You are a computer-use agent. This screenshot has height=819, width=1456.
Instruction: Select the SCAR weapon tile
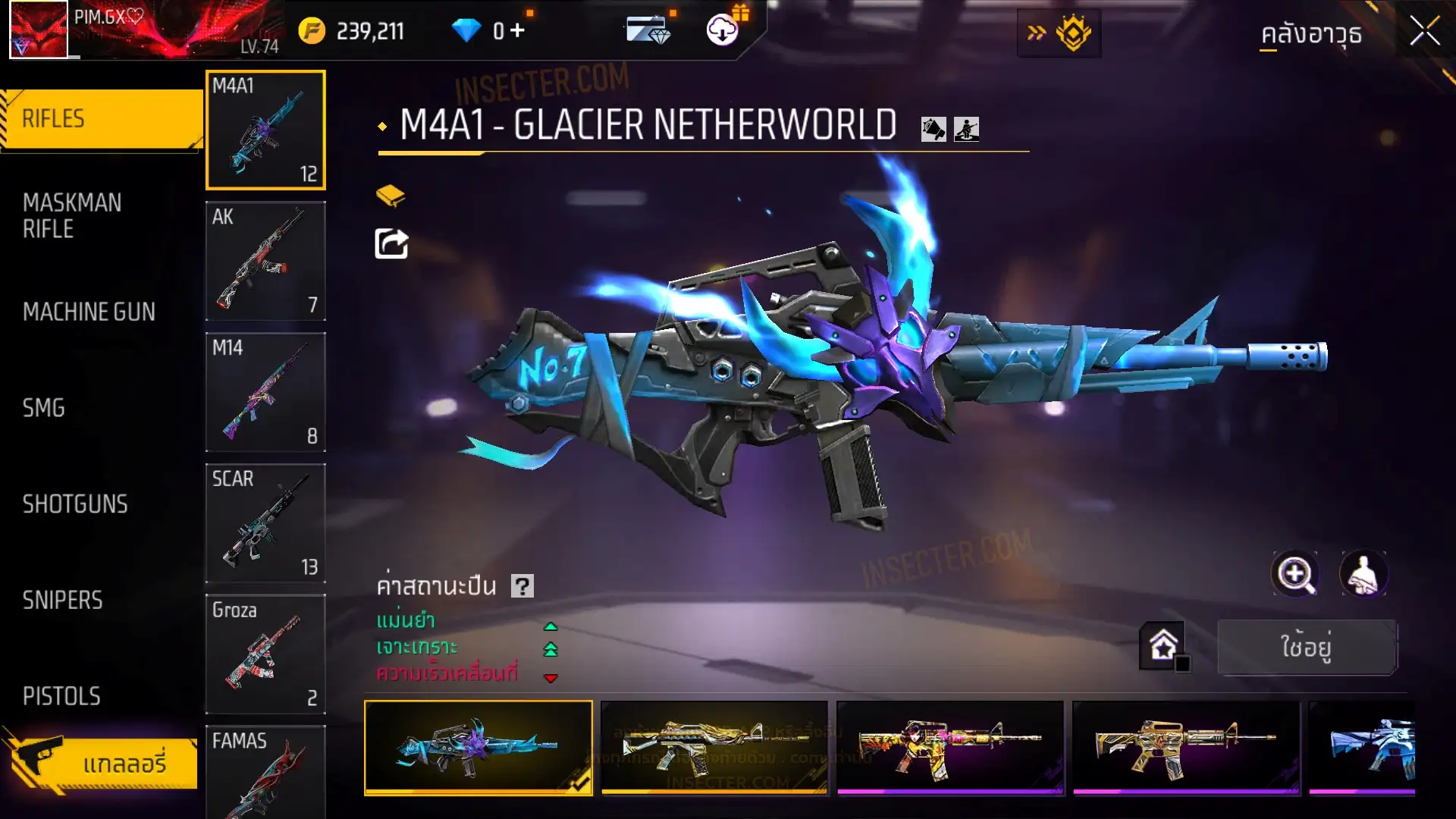(x=265, y=523)
